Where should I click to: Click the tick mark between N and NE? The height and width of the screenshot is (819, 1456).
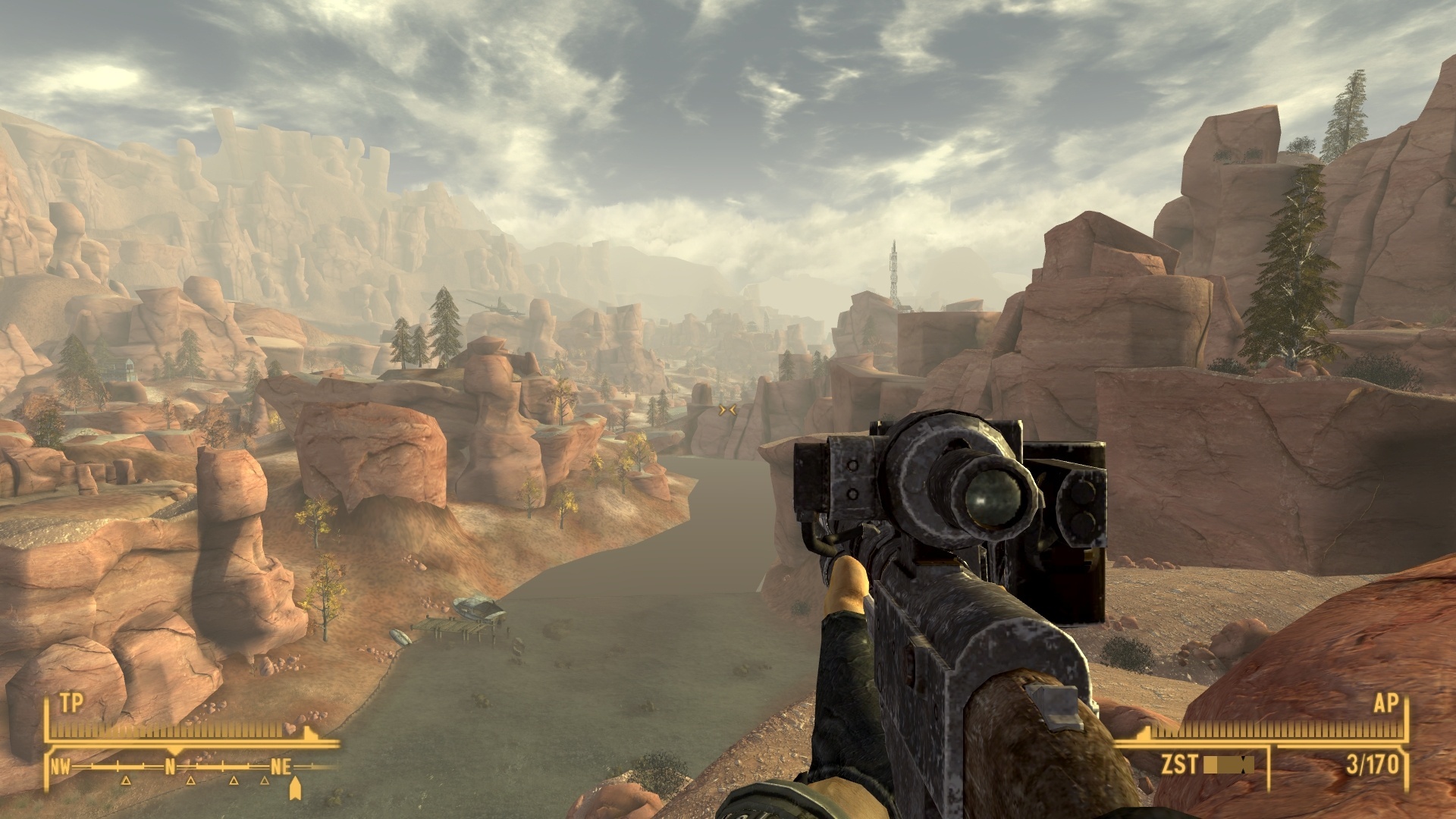(x=223, y=766)
